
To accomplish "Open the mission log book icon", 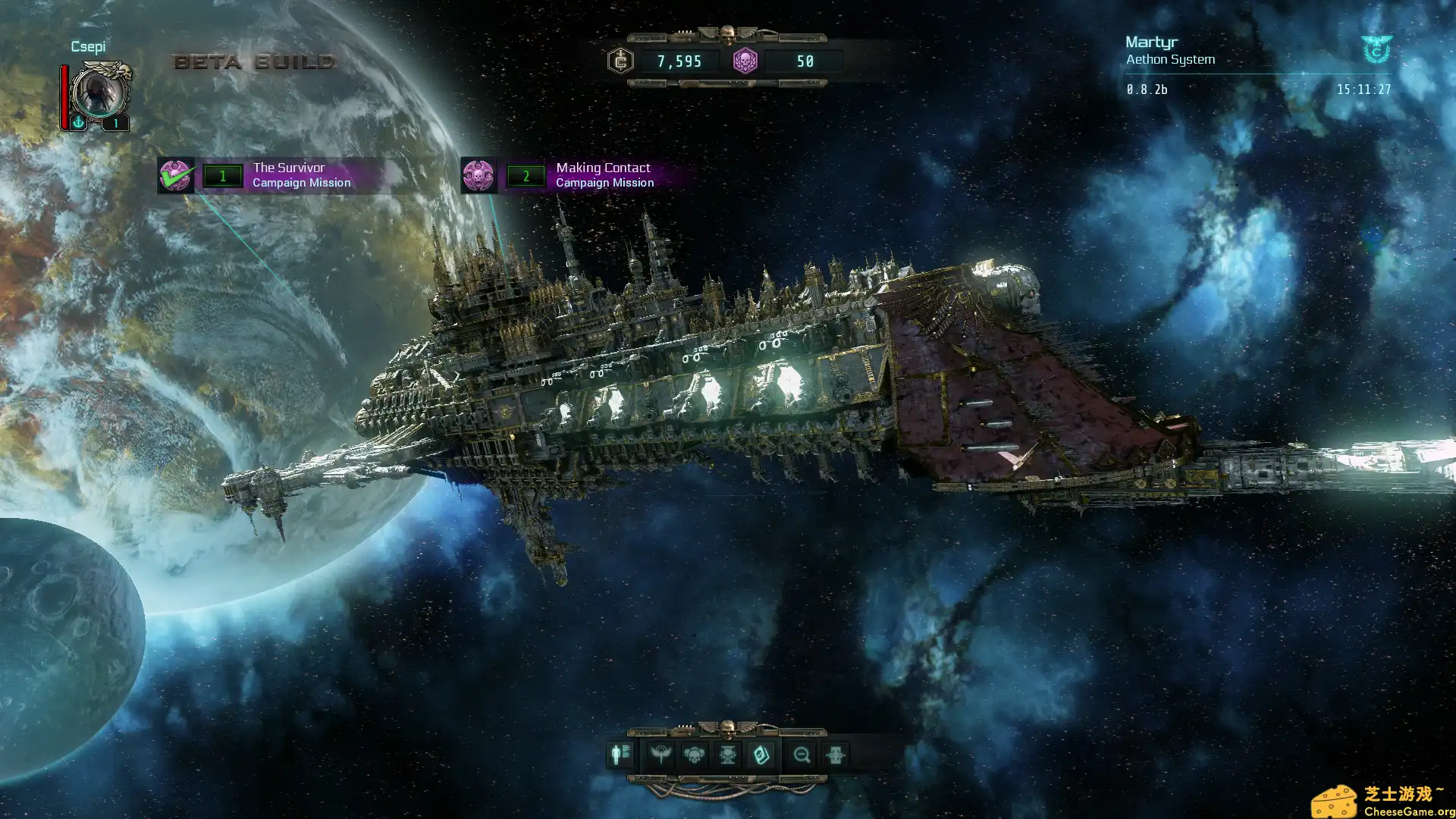I will (762, 754).
